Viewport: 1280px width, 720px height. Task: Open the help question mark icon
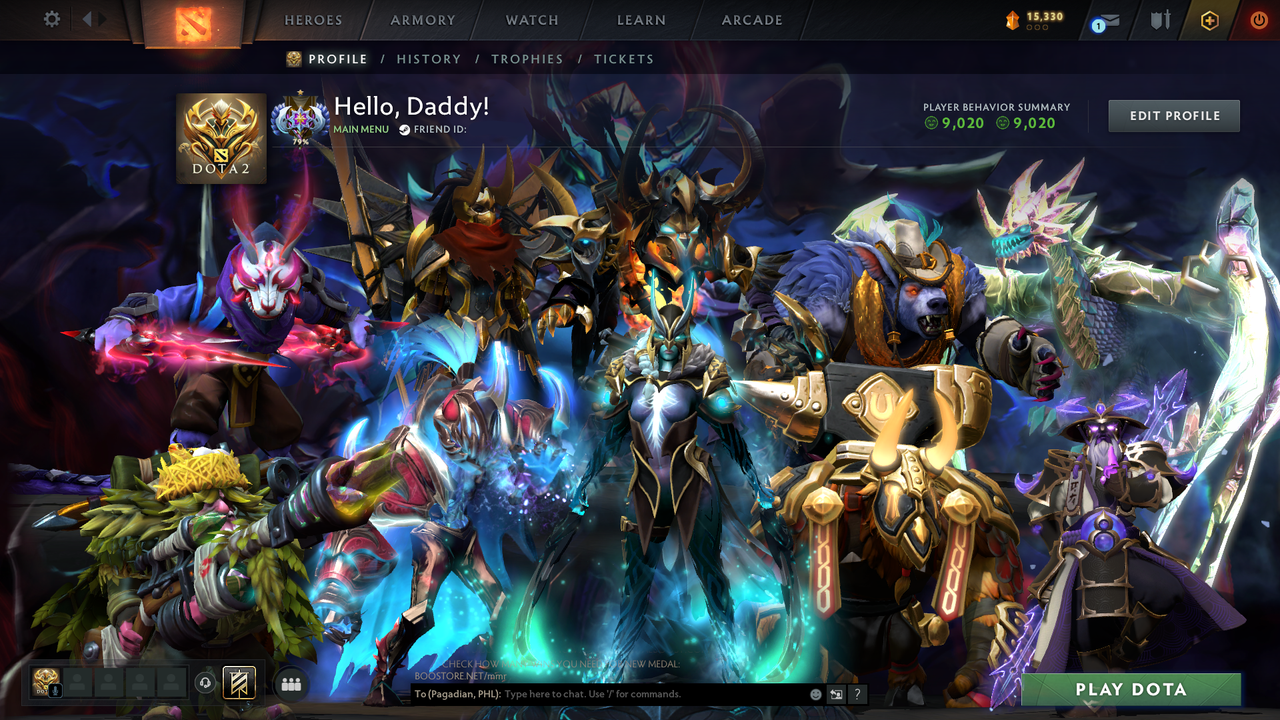(x=857, y=694)
